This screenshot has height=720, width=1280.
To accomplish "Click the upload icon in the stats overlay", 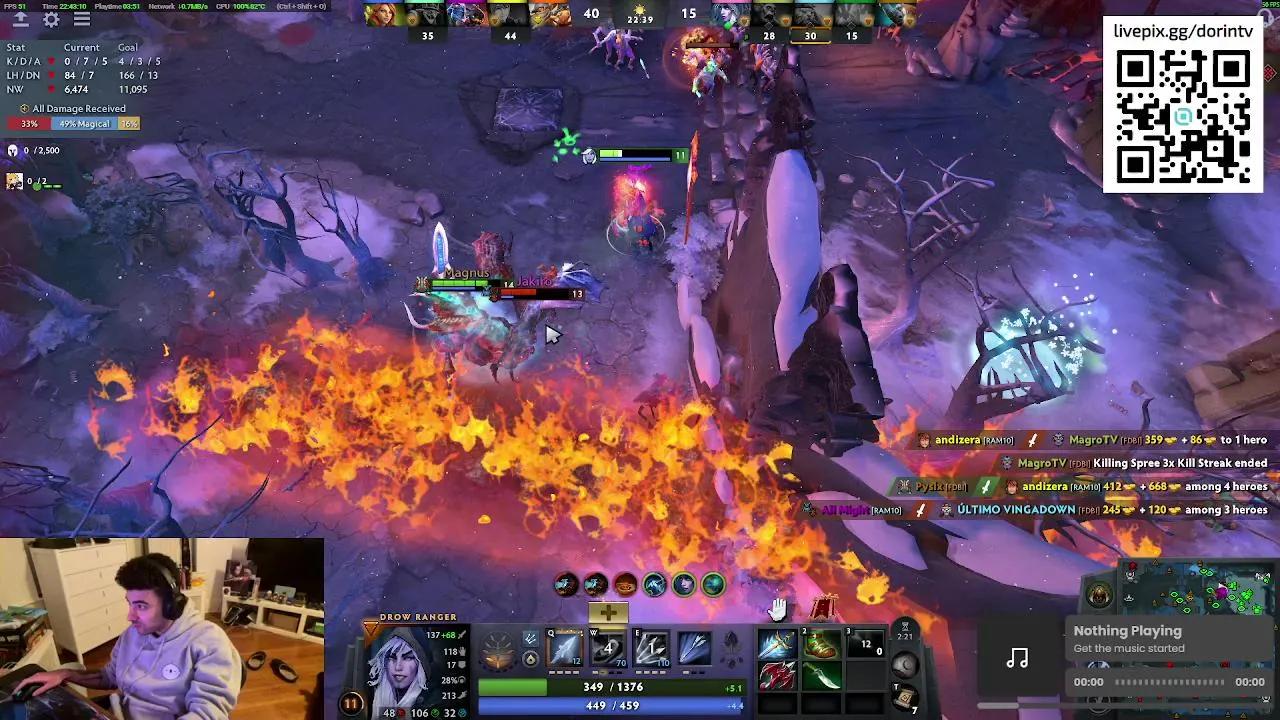I will pyautogui.click(x=22, y=20).
